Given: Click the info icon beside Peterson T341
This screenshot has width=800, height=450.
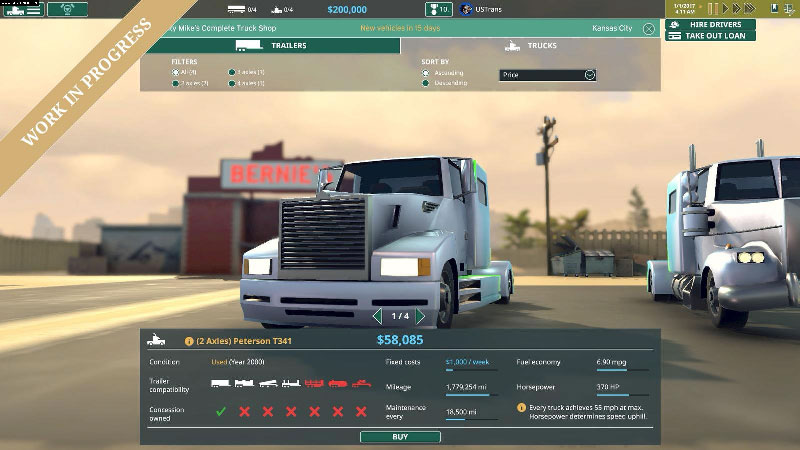Looking at the screenshot, I should (x=189, y=340).
